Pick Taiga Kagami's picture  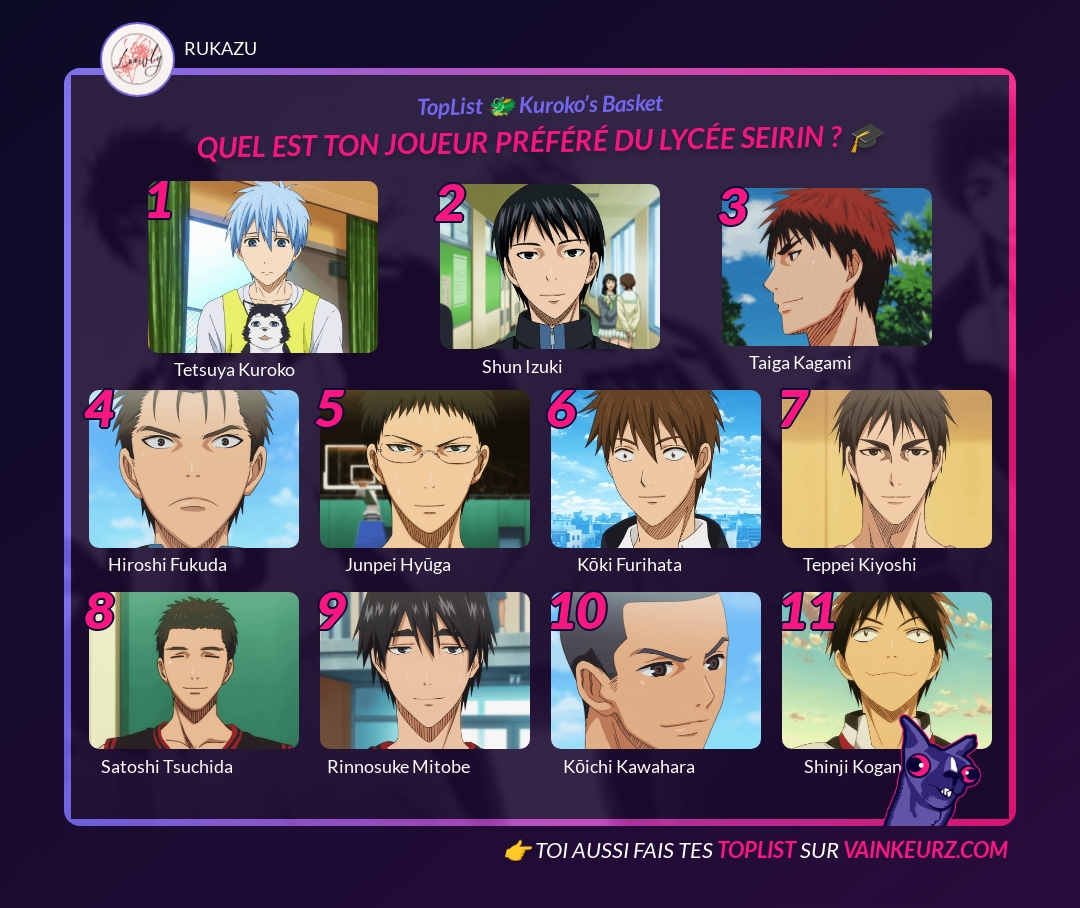826,267
